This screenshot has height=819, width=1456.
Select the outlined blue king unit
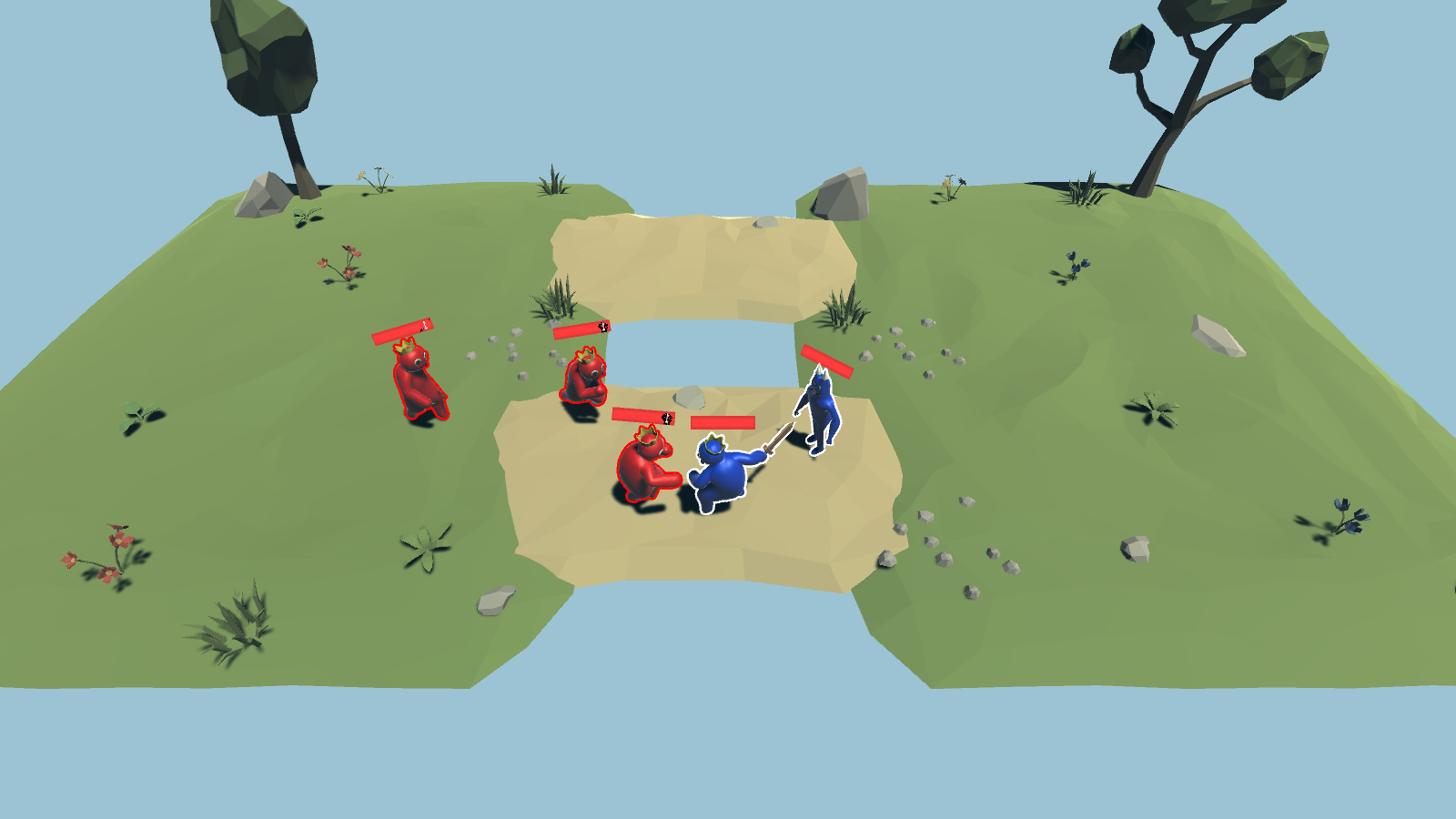[721, 478]
